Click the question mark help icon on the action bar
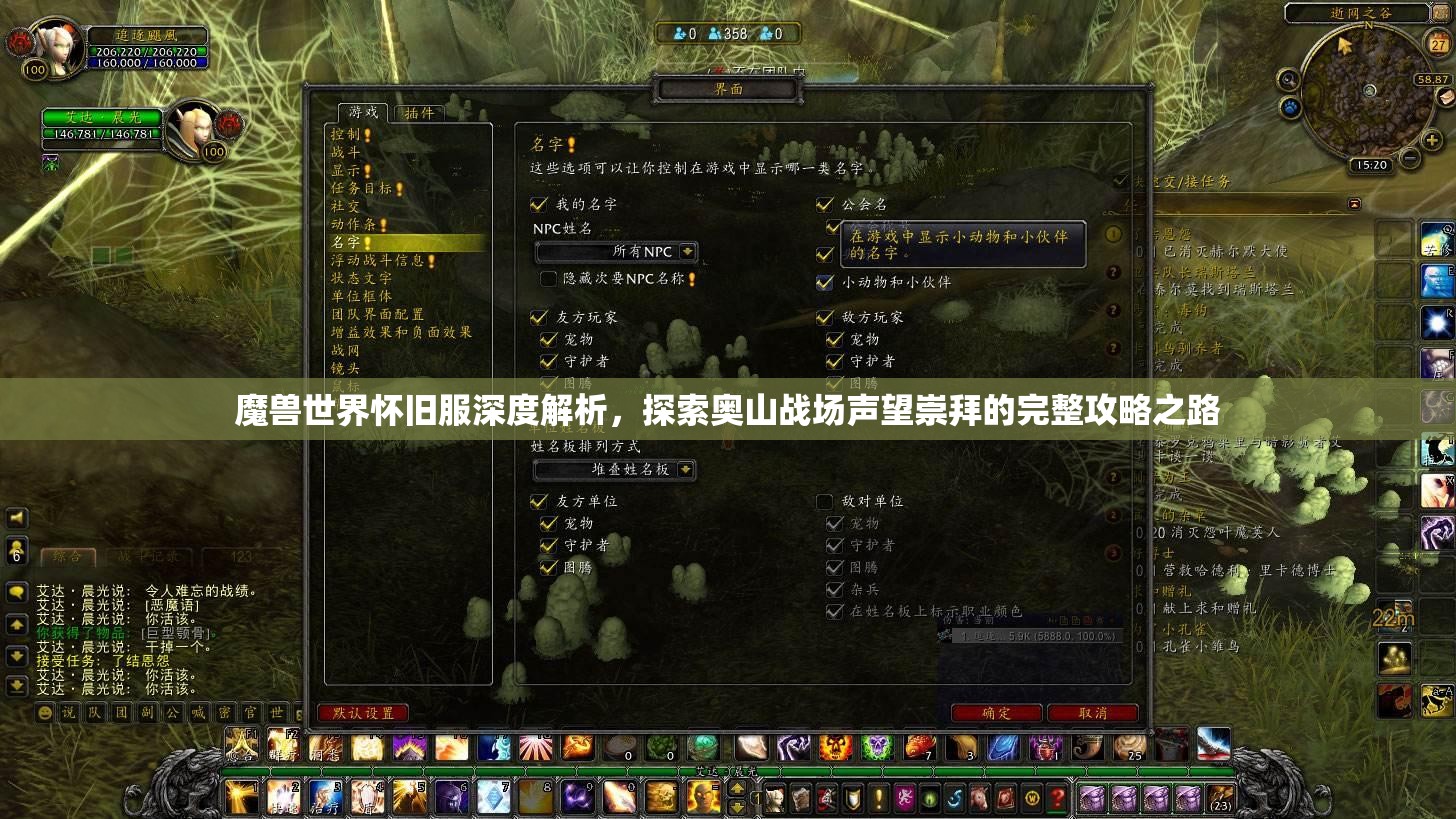 pyautogui.click(x=1058, y=799)
